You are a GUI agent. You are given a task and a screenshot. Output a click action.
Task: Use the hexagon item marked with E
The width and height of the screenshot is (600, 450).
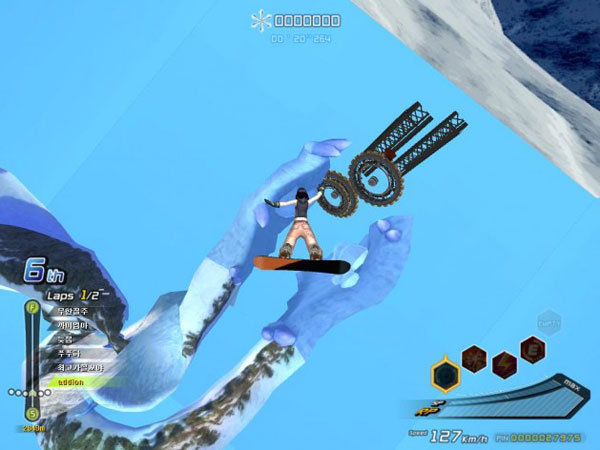533,349
